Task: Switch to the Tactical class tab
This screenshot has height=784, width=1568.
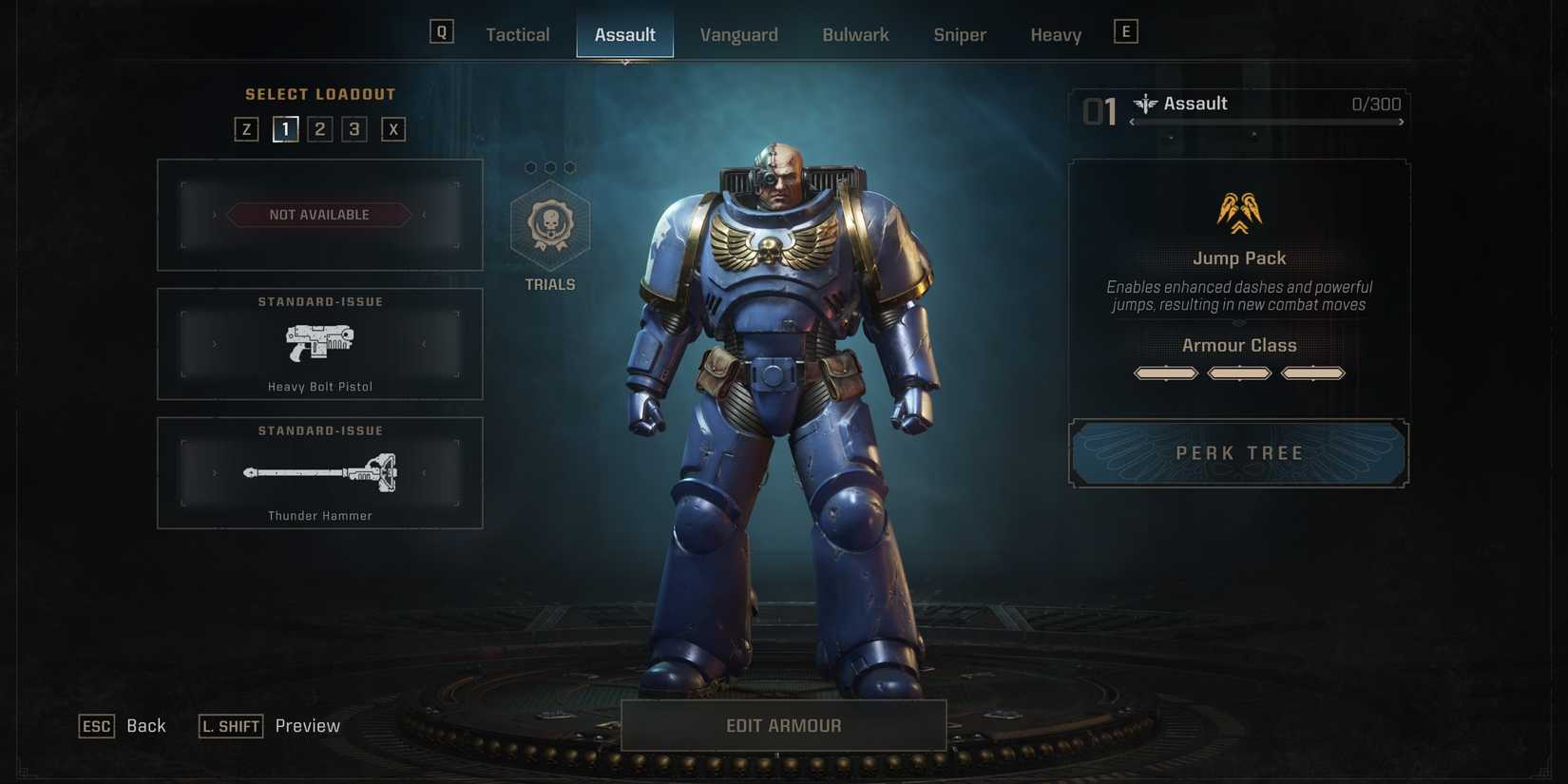Action: [517, 34]
